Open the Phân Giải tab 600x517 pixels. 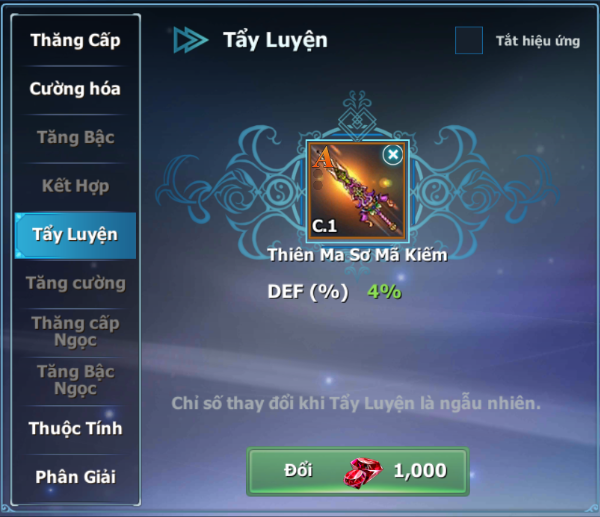pos(75,477)
